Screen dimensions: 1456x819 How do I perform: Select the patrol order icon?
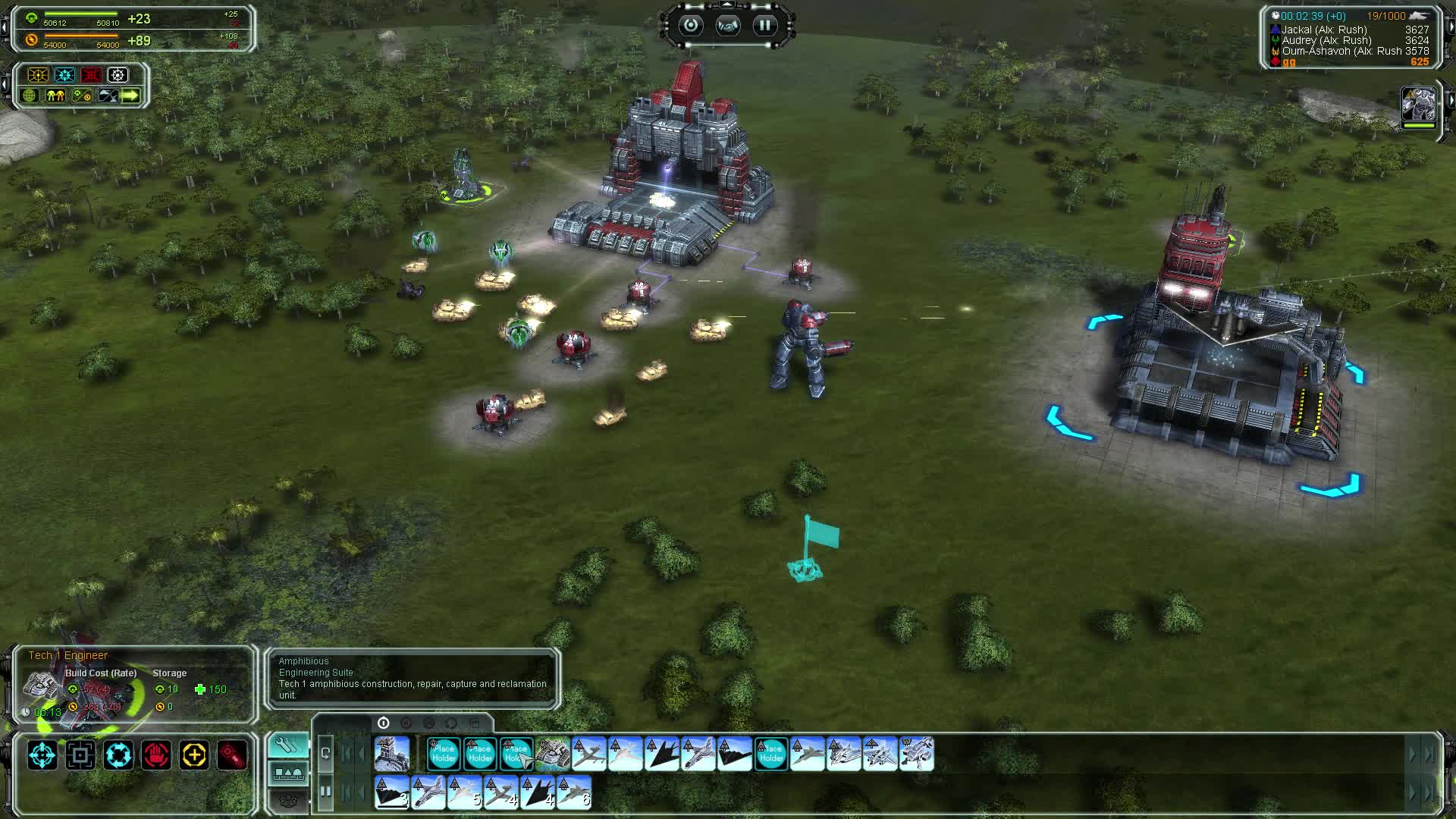(x=118, y=755)
